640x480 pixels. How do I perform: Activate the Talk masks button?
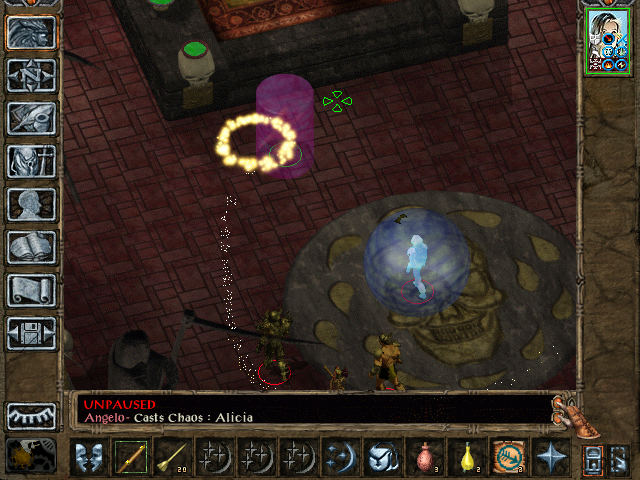[x=88, y=457]
